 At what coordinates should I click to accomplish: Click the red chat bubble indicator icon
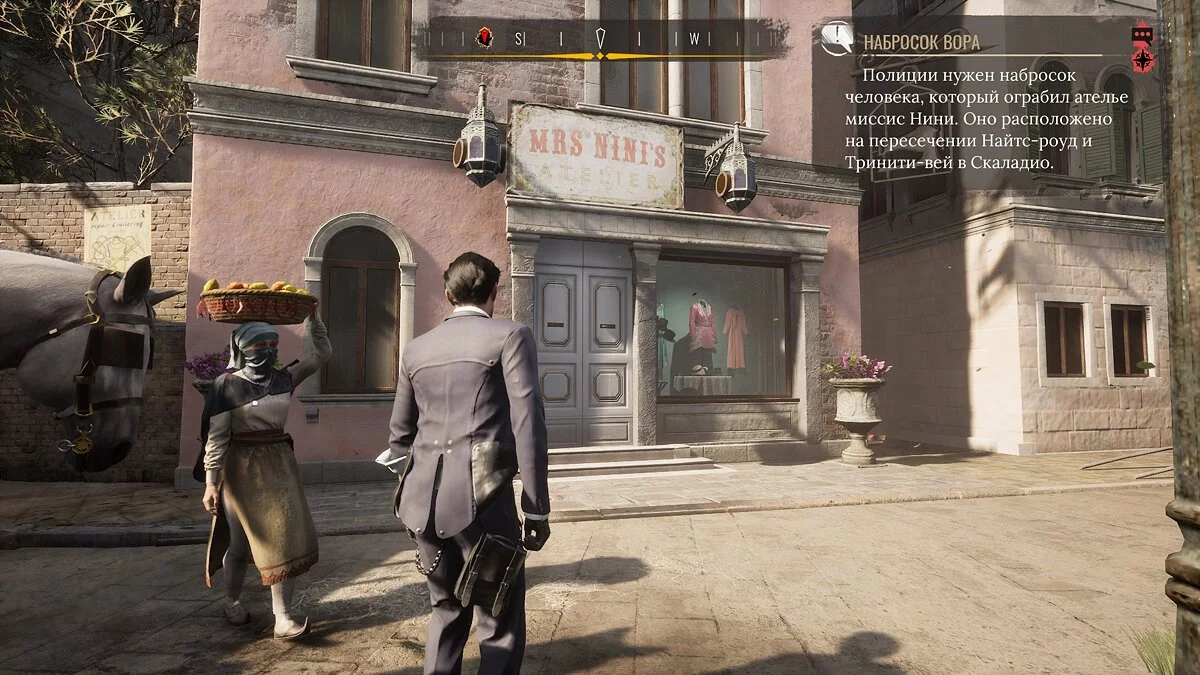[1142, 34]
